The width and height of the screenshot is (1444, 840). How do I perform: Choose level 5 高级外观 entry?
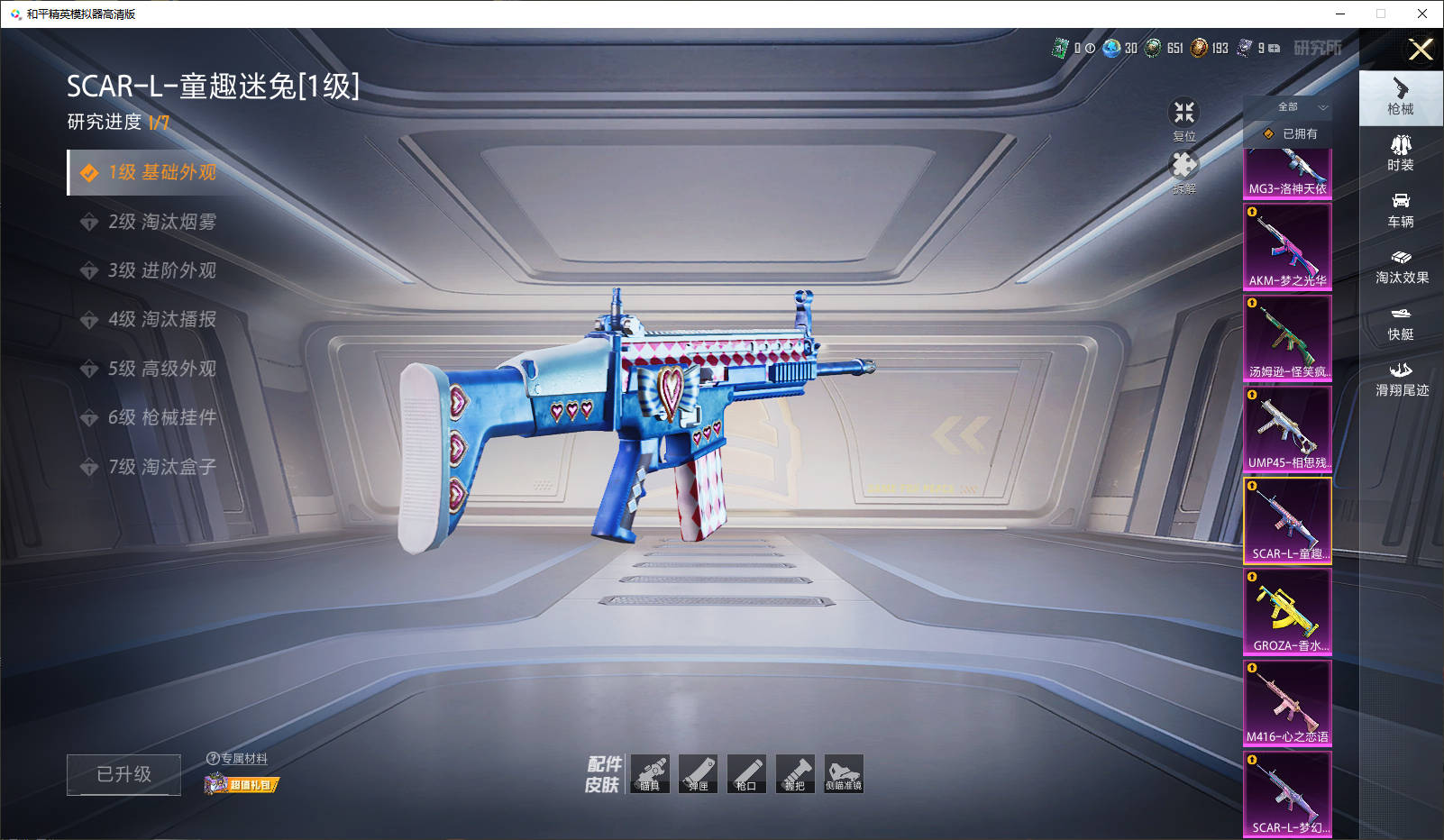pos(162,369)
